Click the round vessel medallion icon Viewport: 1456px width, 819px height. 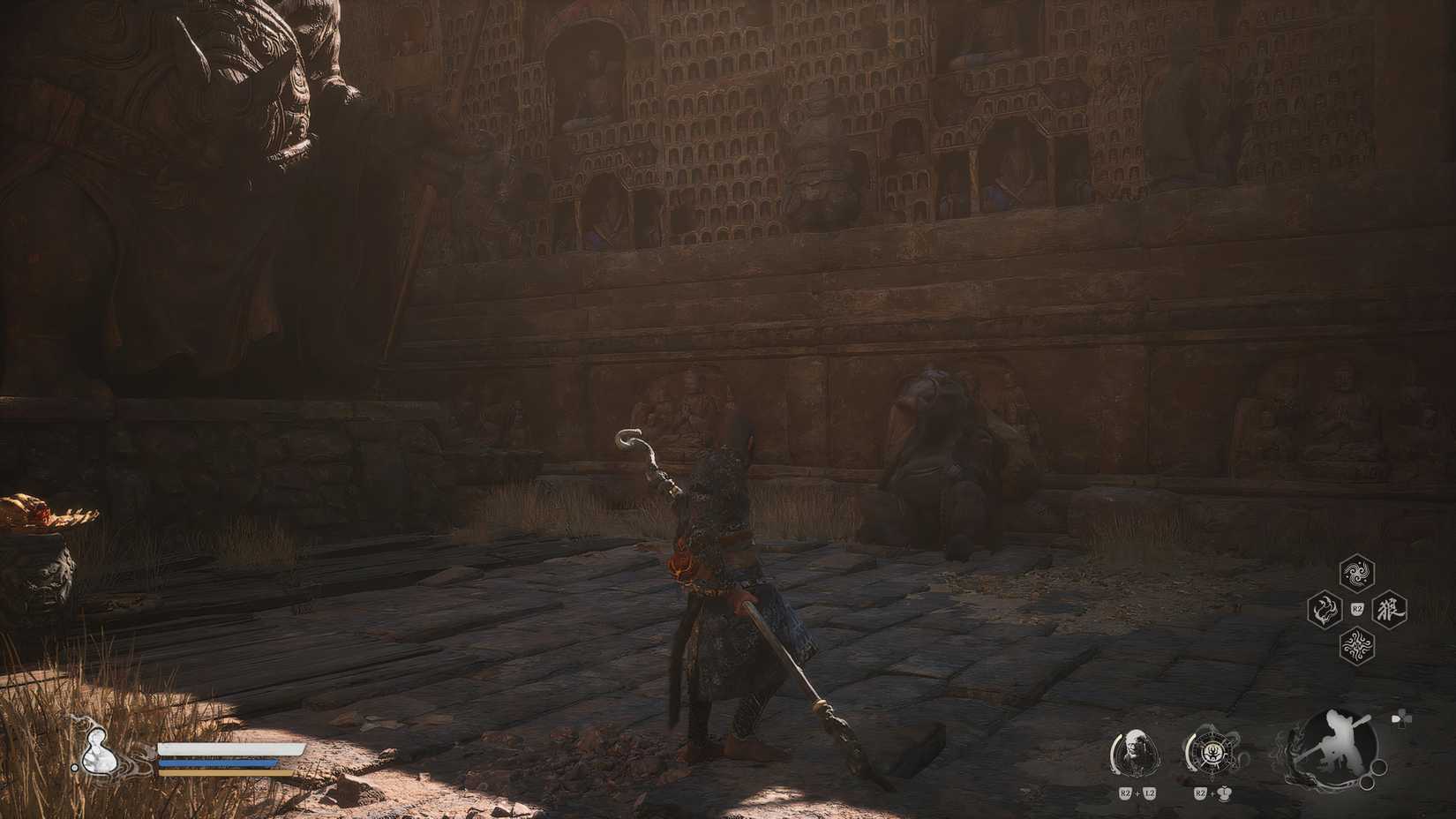(1212, 749)
